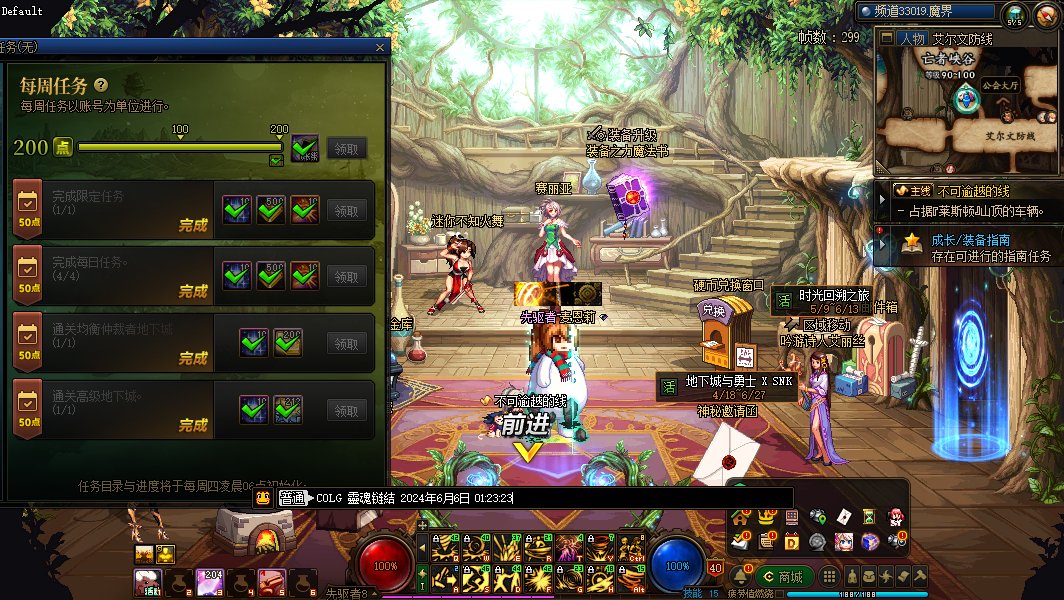Open the weekly quest help question mark

(101, 85)
